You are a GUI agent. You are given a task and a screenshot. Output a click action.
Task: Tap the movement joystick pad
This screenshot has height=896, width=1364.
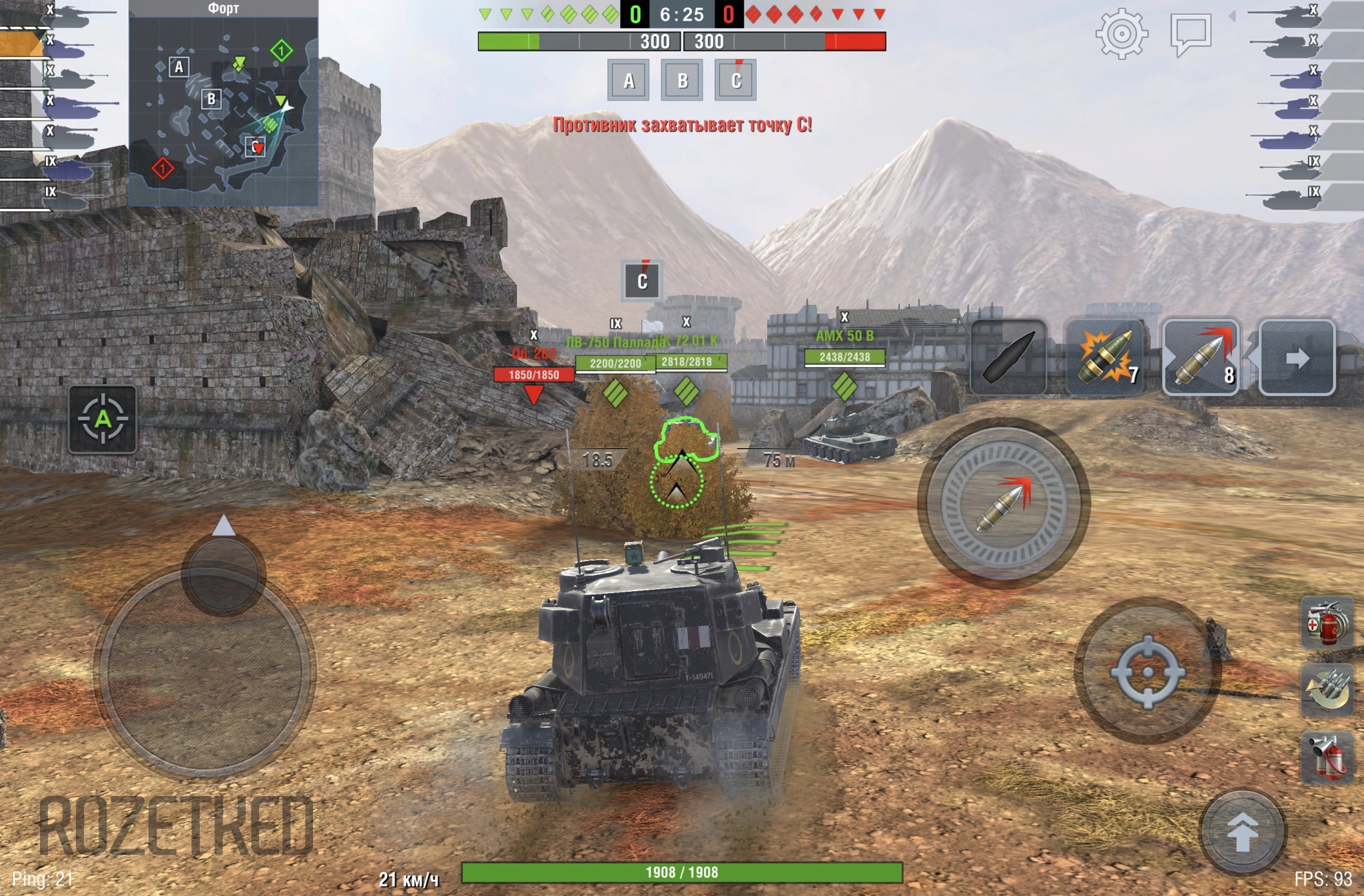coord(204,671)
